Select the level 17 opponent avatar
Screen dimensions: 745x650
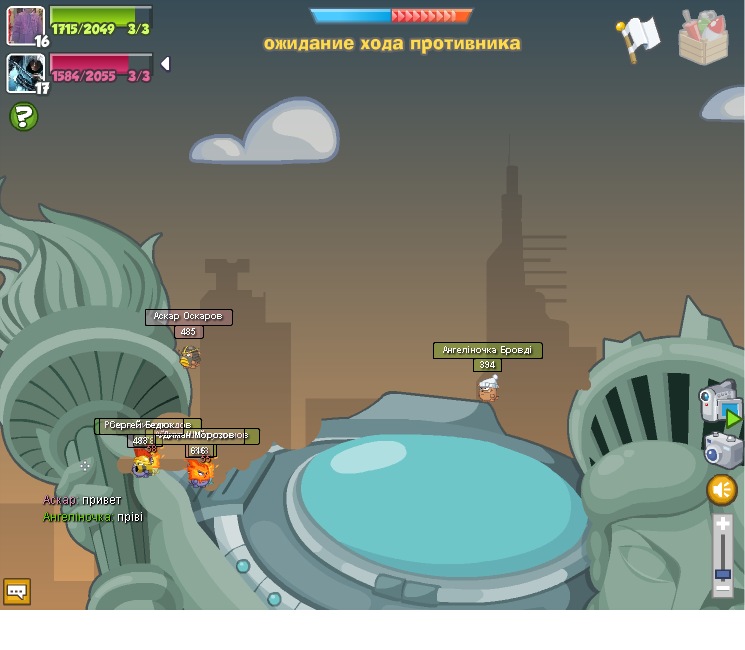[25, 72]
